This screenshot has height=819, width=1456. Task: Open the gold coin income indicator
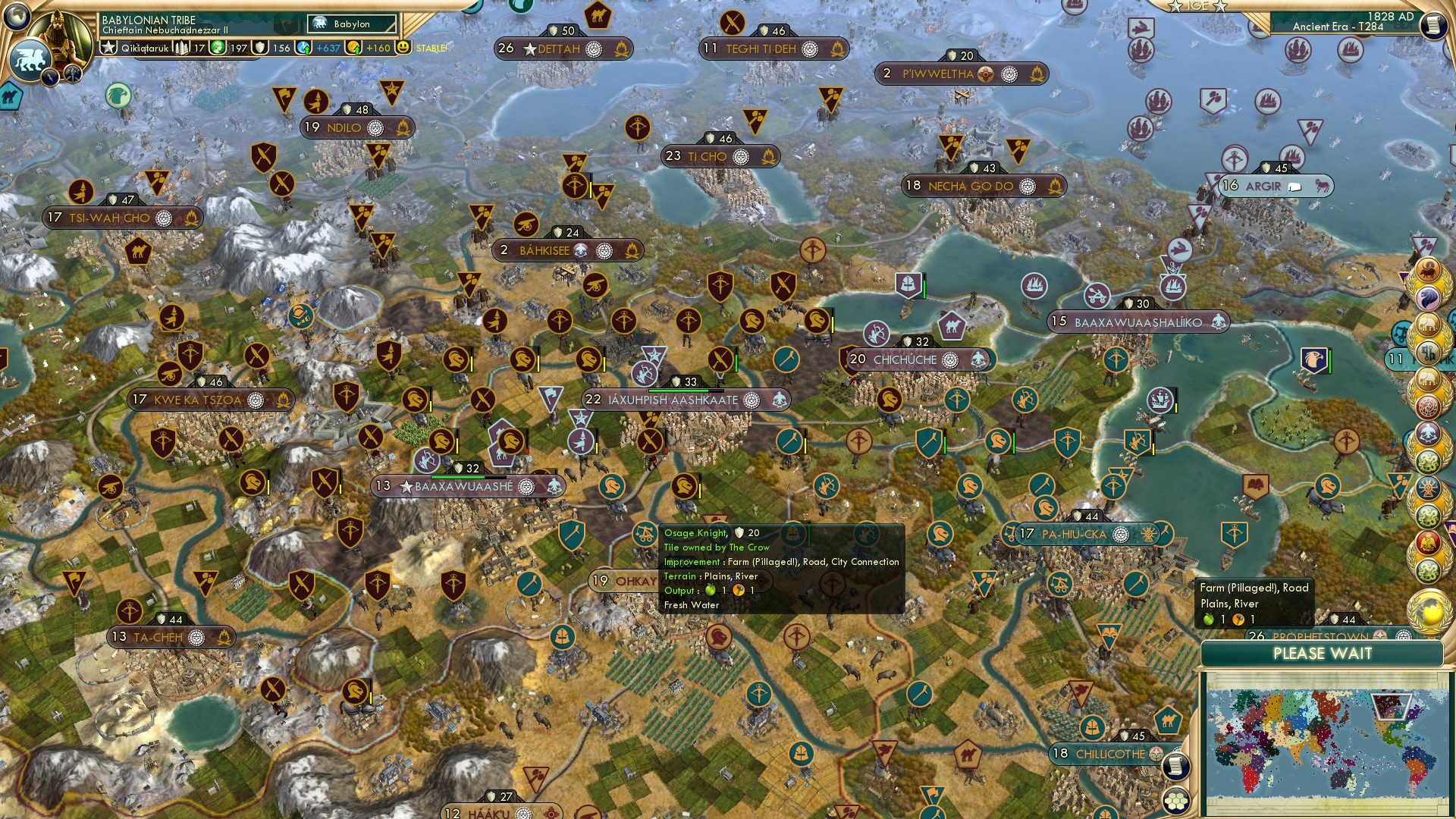(x=354, y=48)
